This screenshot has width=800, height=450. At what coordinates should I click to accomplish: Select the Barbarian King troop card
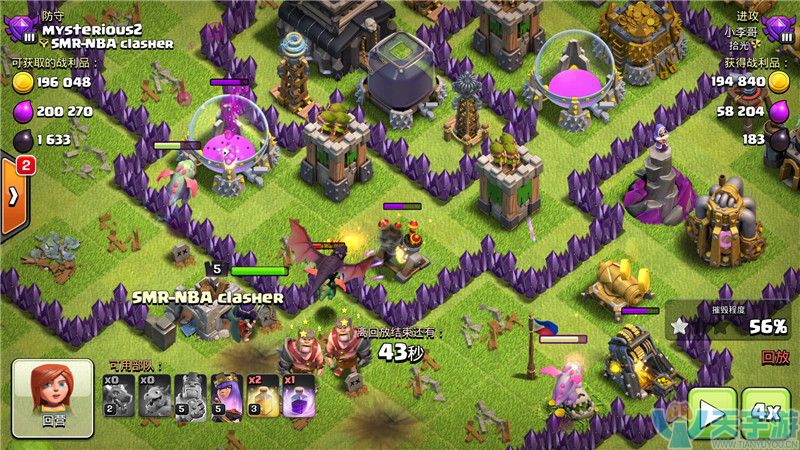190,396
